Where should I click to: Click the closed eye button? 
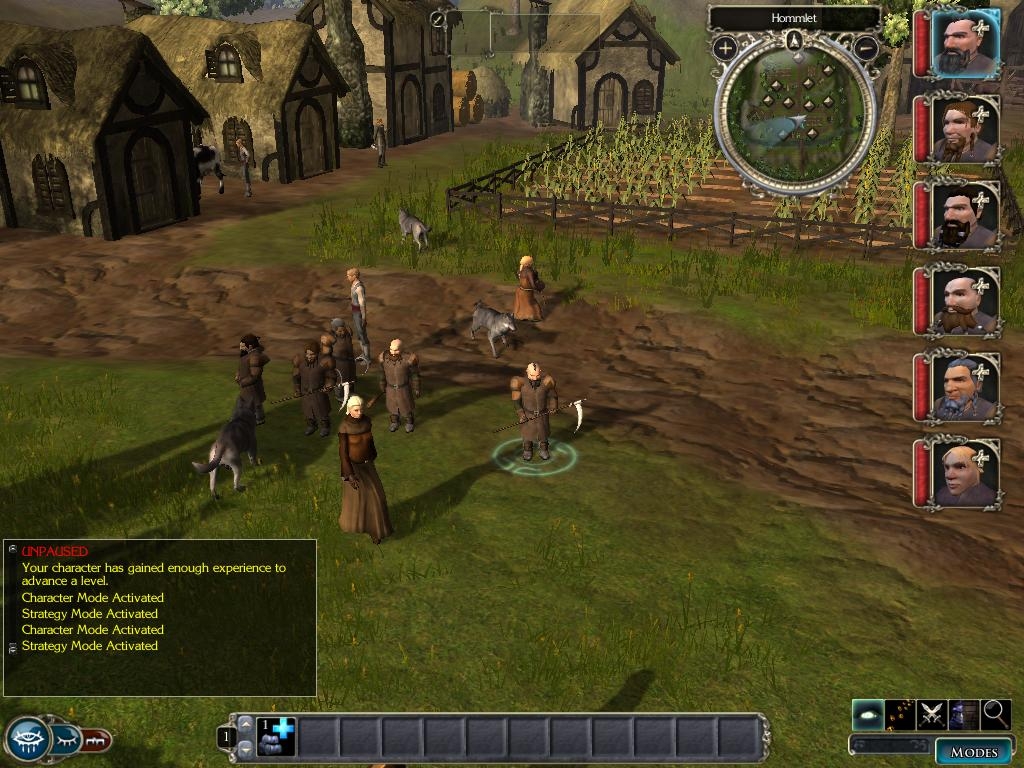click(x=67, y=740)
